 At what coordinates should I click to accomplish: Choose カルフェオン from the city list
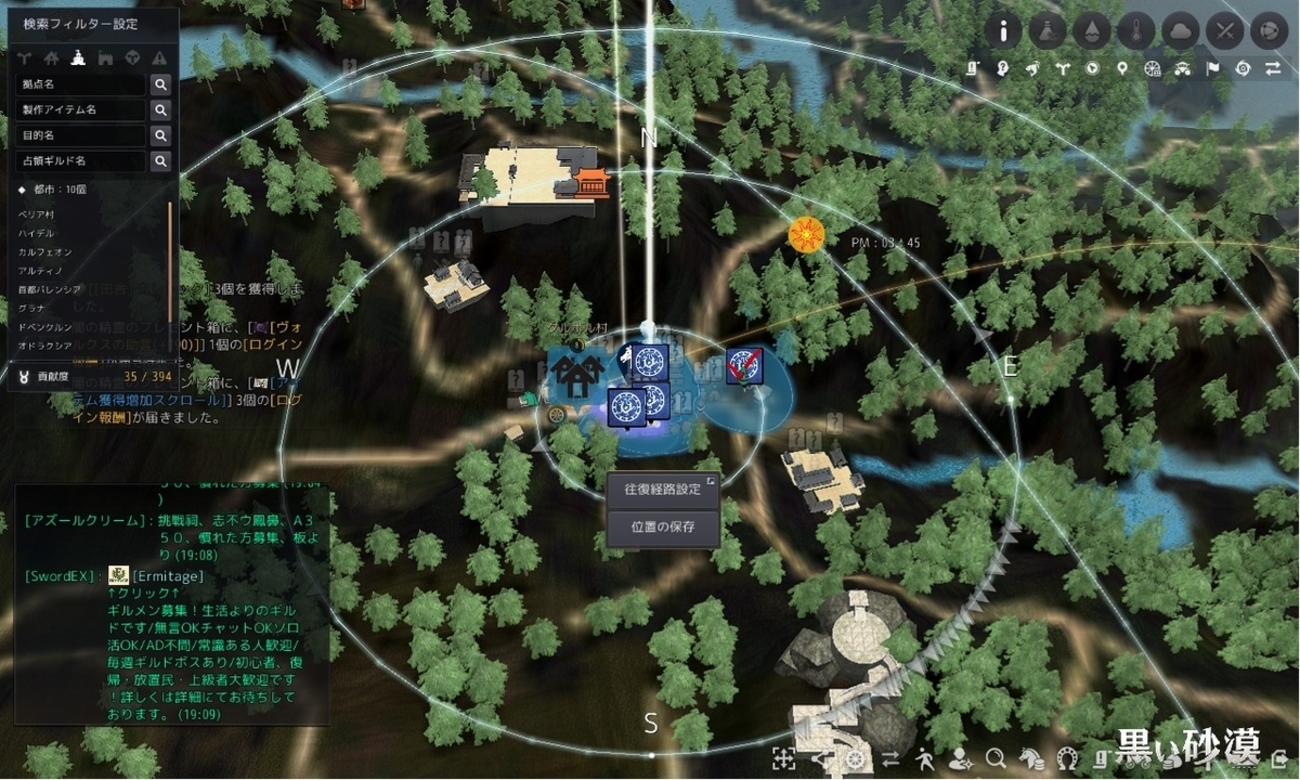click(x=45, y=251)
